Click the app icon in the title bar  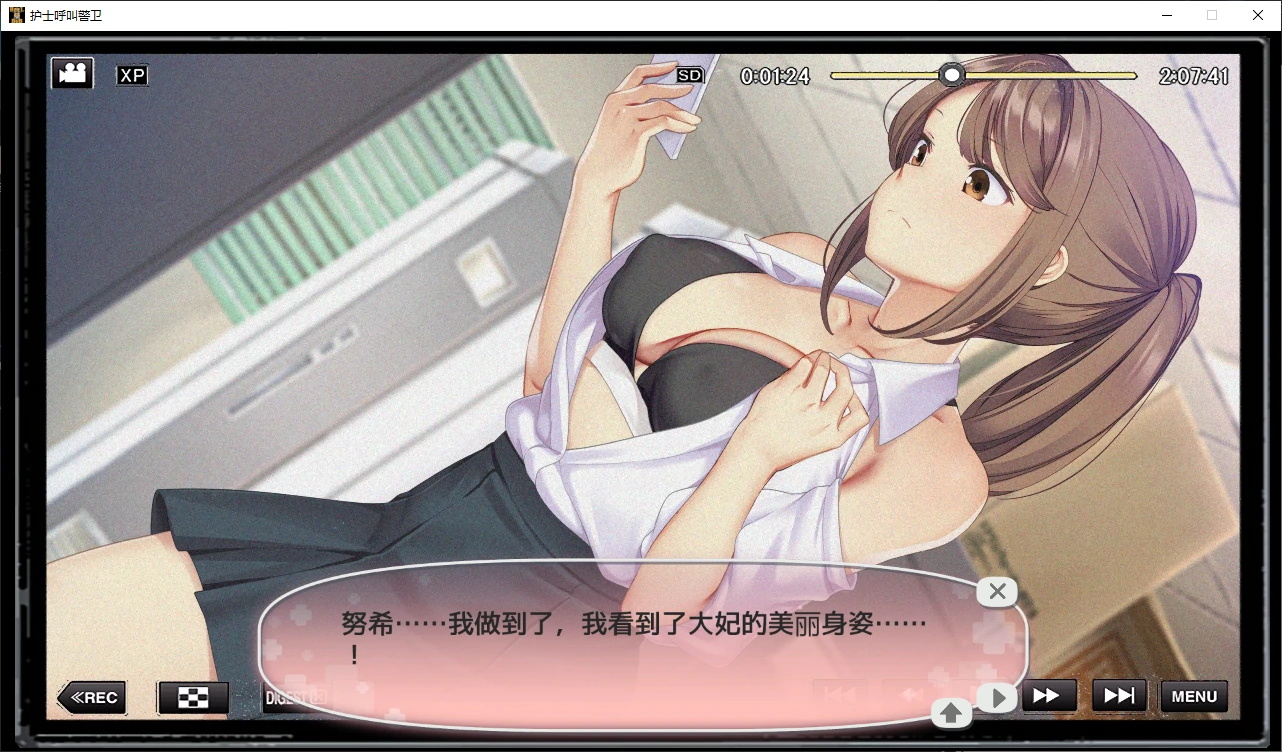click(18, 14)
